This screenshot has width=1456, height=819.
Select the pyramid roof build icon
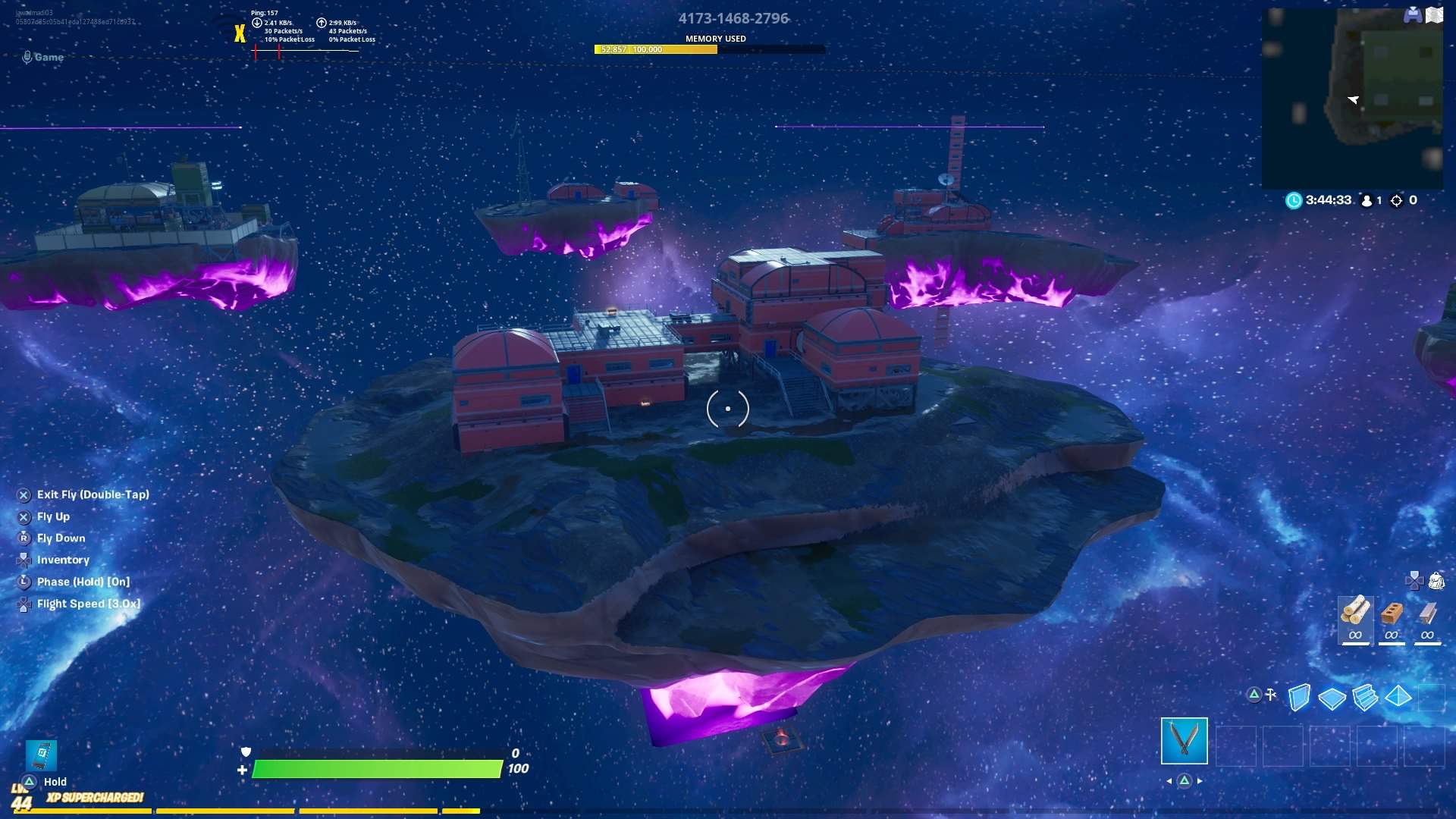click(x=1397, y=696)
